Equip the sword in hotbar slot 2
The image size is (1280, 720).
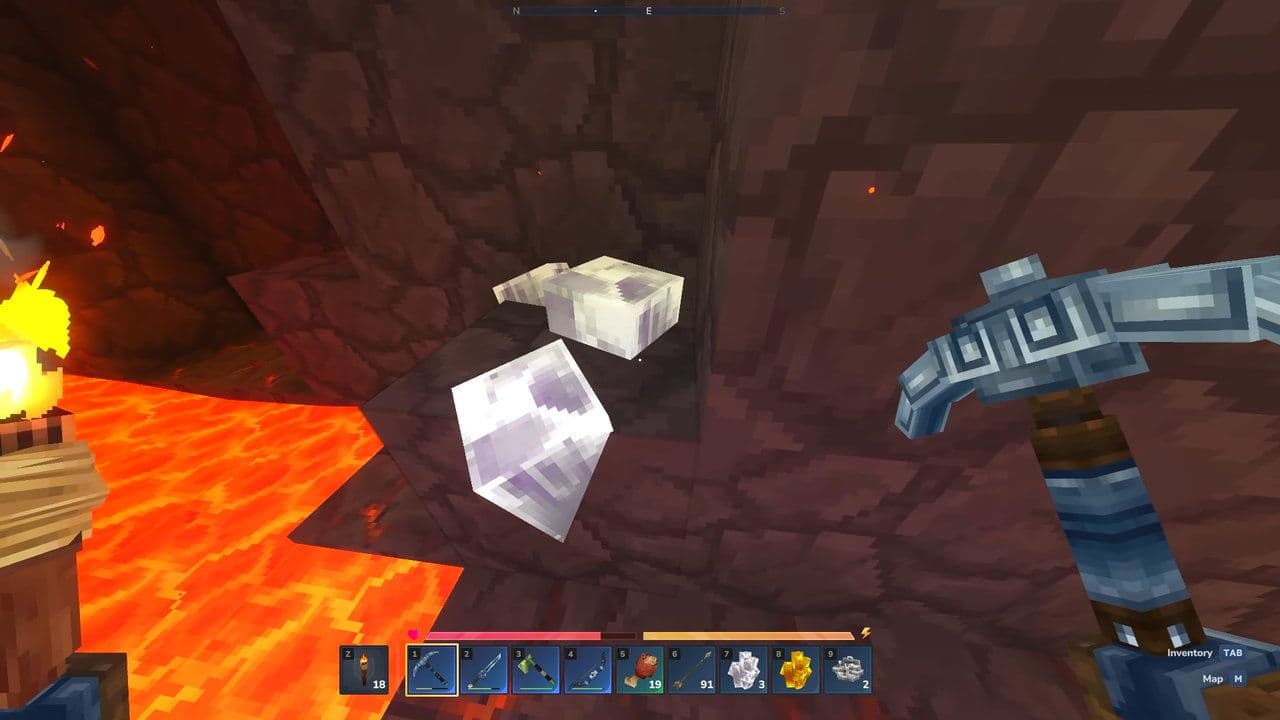tap(484, 670)
